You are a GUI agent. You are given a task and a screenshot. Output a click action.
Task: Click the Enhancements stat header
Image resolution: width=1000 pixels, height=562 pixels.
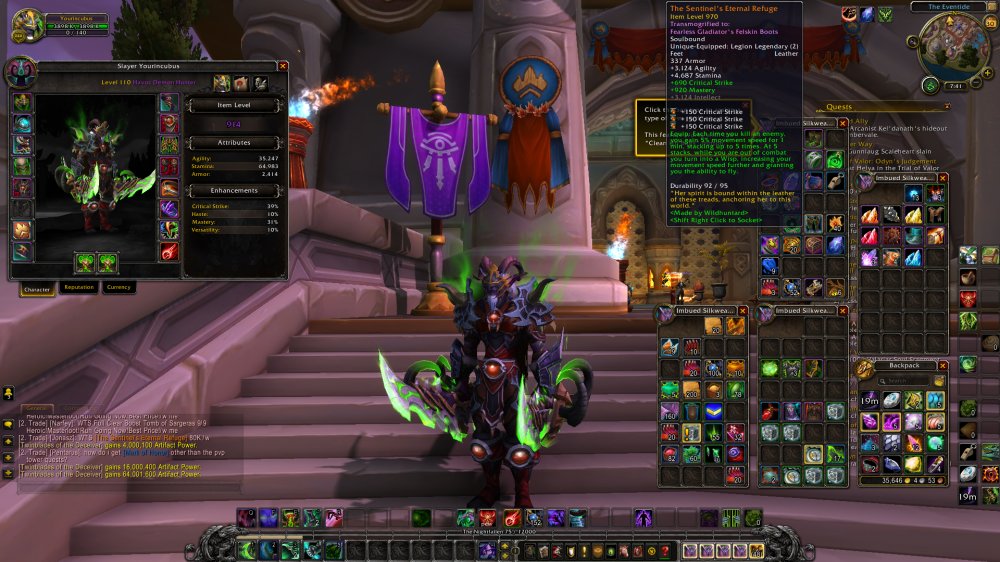(x=233, y=190)
